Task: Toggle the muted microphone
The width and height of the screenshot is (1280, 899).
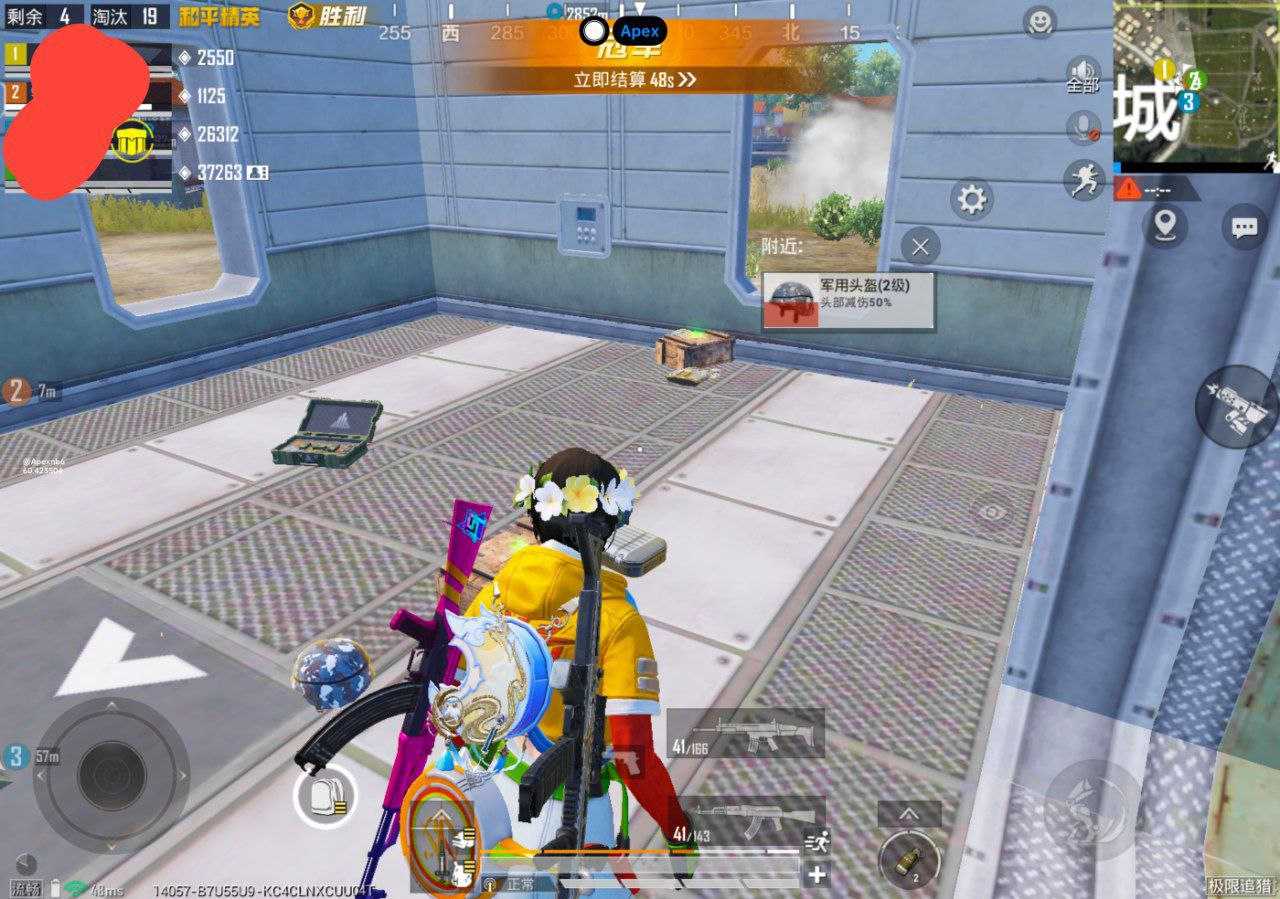Action: click(x=1083, y=127)
